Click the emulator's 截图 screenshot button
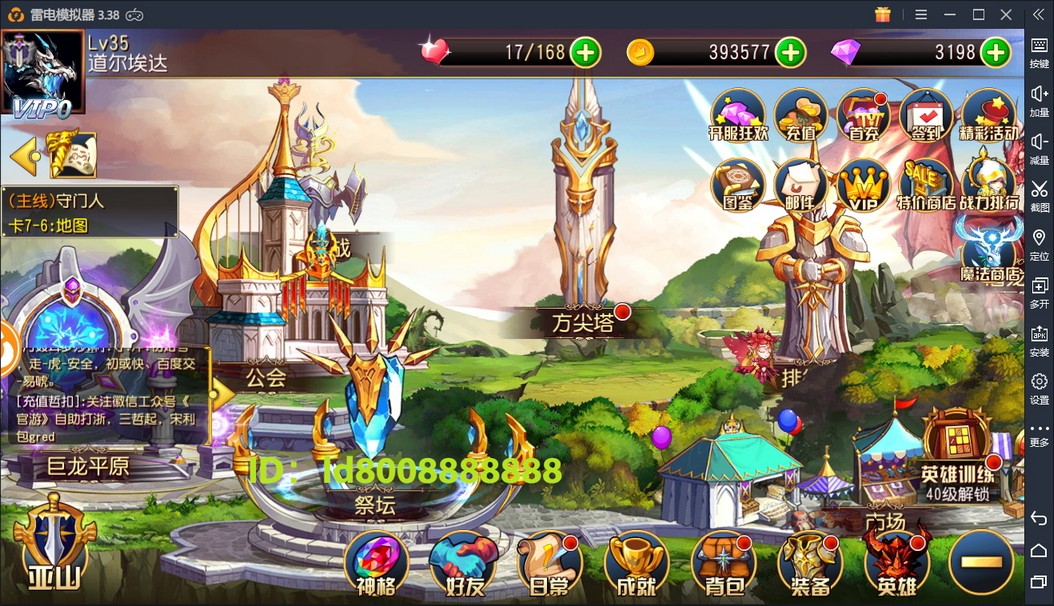Viewport: 1054px width, 606px height. (x=1039, y=192)
